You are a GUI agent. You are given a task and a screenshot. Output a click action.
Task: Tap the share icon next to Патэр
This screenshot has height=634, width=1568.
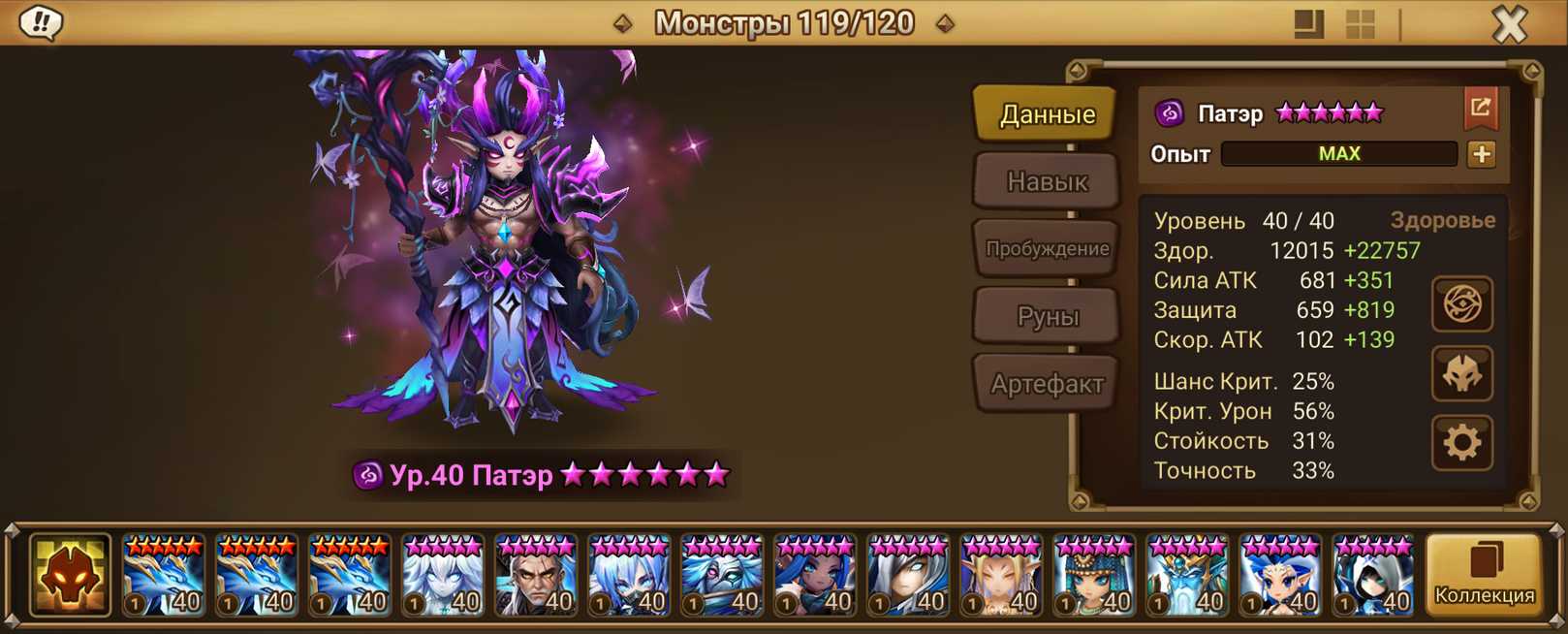pyautogui.click(x=1480, y=109)
